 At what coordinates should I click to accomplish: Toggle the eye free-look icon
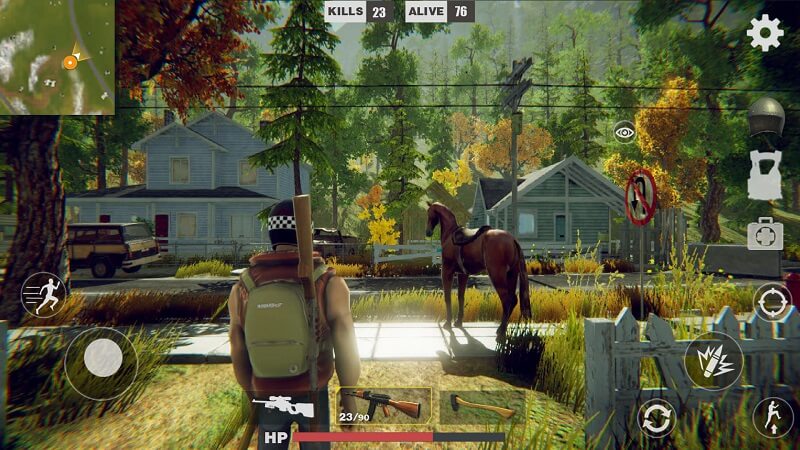click(625, 131)
